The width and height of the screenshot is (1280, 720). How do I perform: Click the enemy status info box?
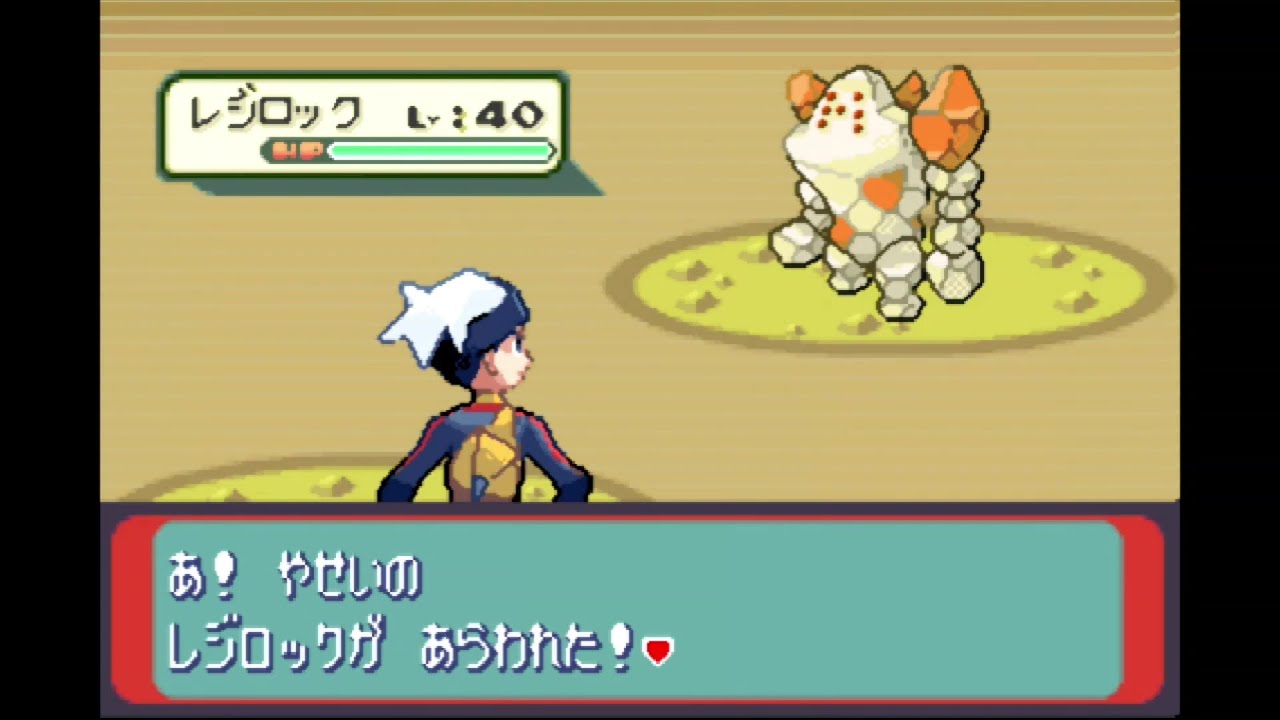point(360,125)
